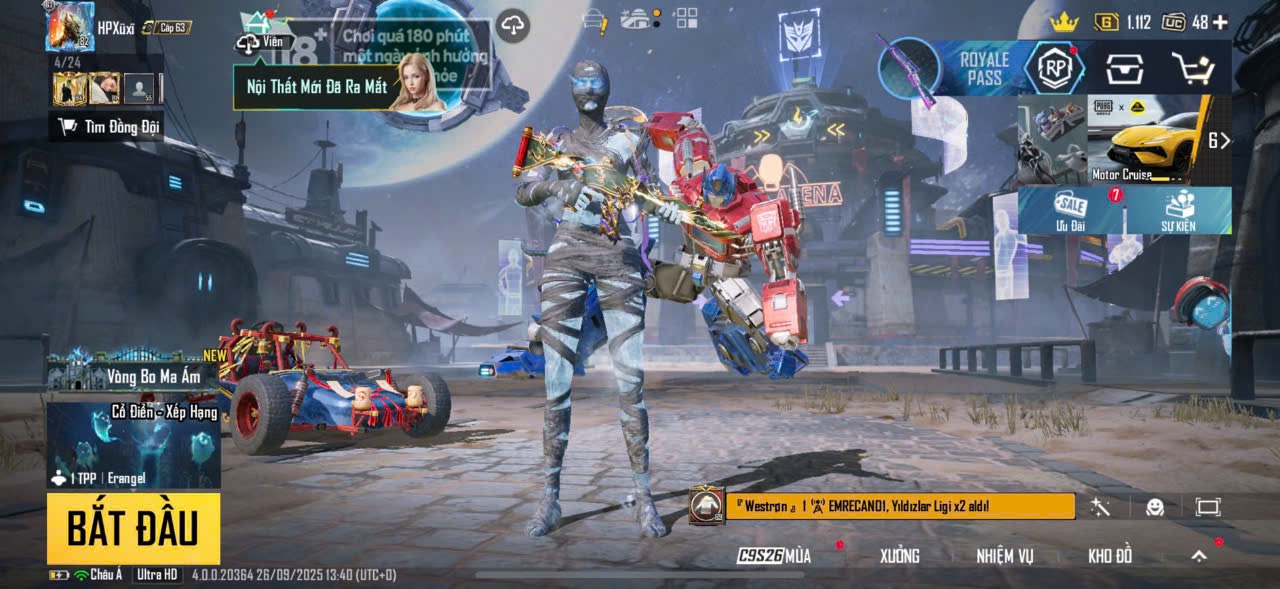Click the cloud download icon
Viewport: 1280px width, 589px height.
point(513,26)
